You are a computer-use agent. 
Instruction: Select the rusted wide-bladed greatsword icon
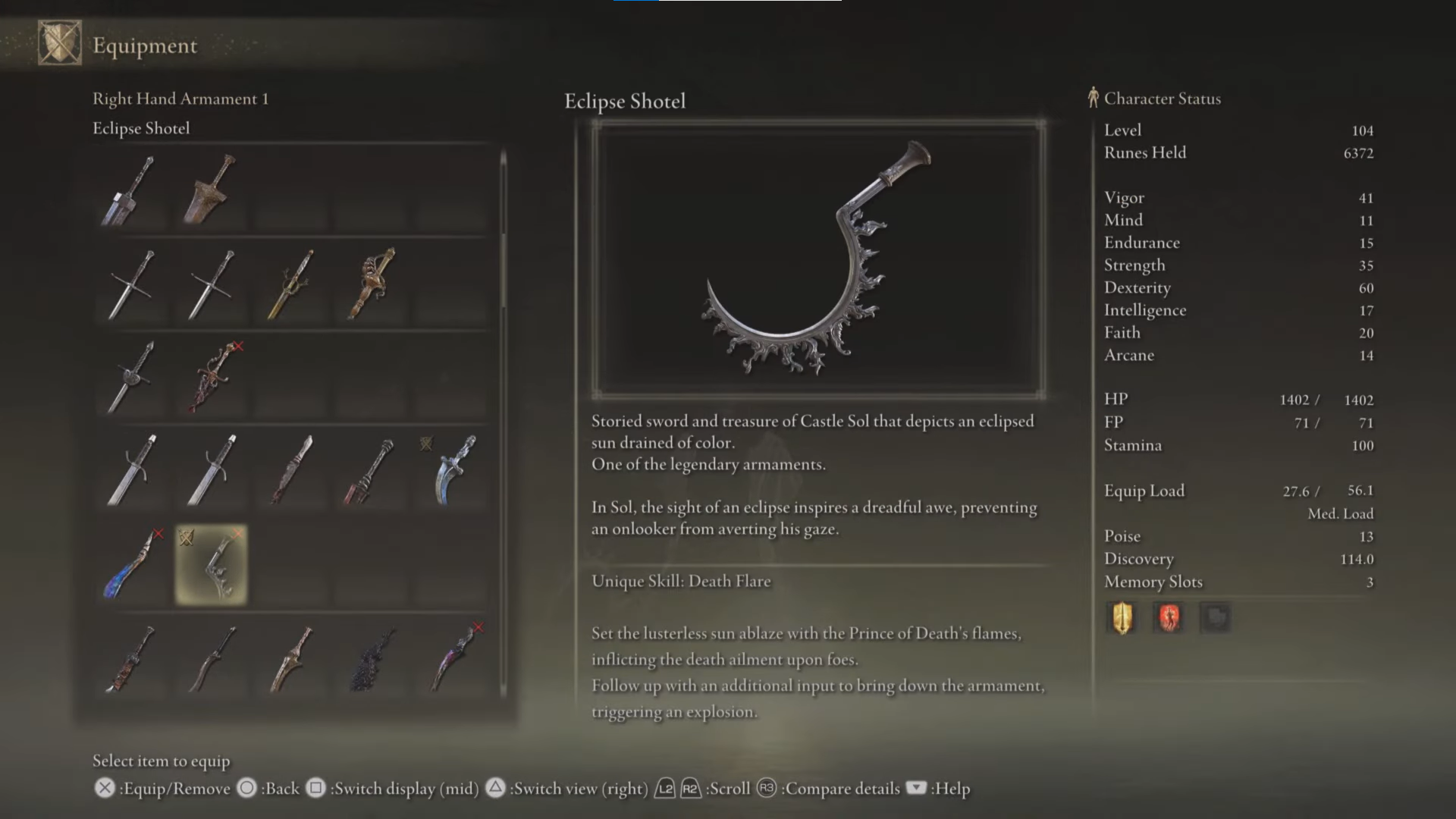coord(210,190)
